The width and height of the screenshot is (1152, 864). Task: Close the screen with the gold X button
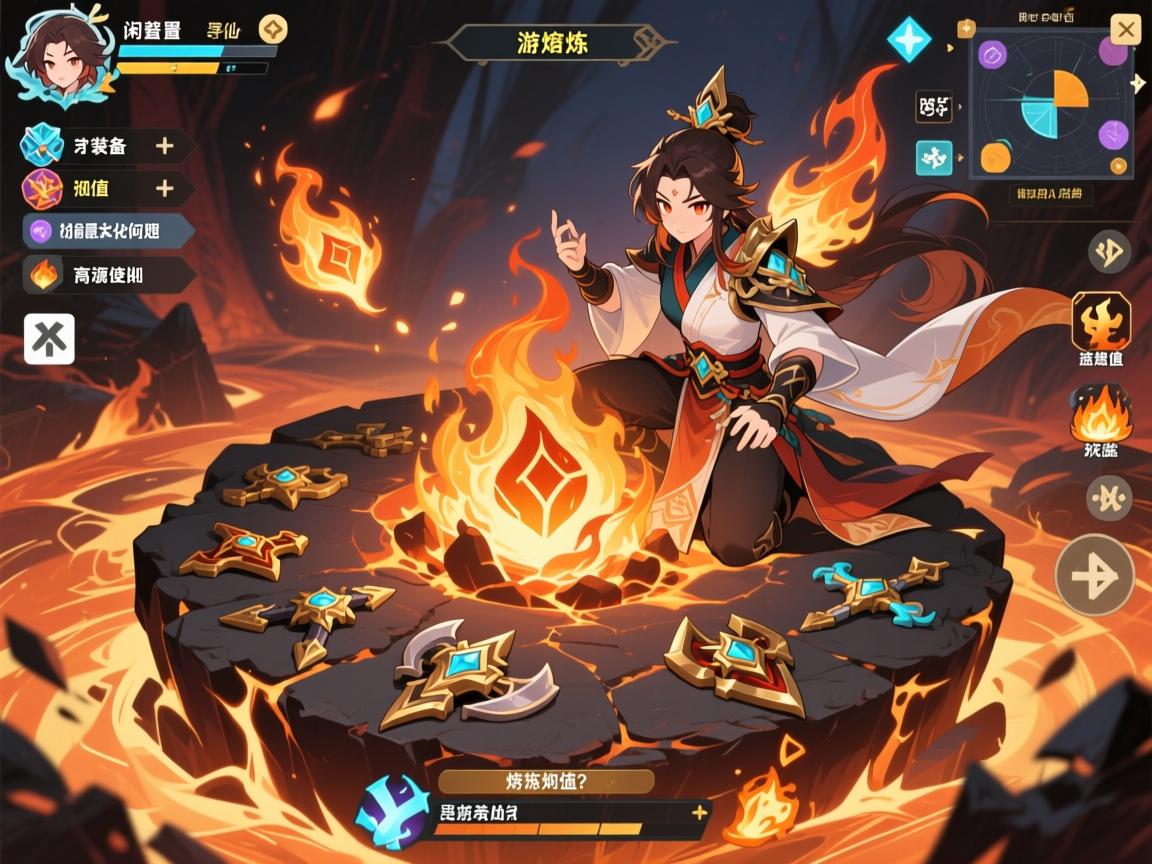[1126, 31]
